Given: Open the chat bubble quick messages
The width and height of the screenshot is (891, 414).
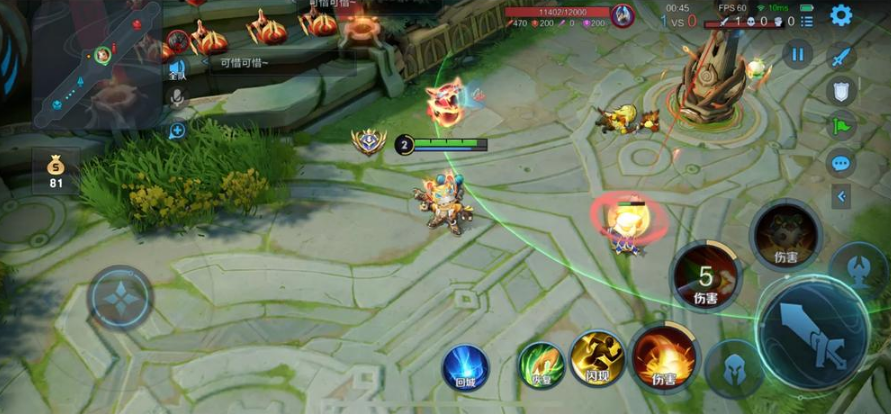Looking at the screenshot, I should coord(841,161).
